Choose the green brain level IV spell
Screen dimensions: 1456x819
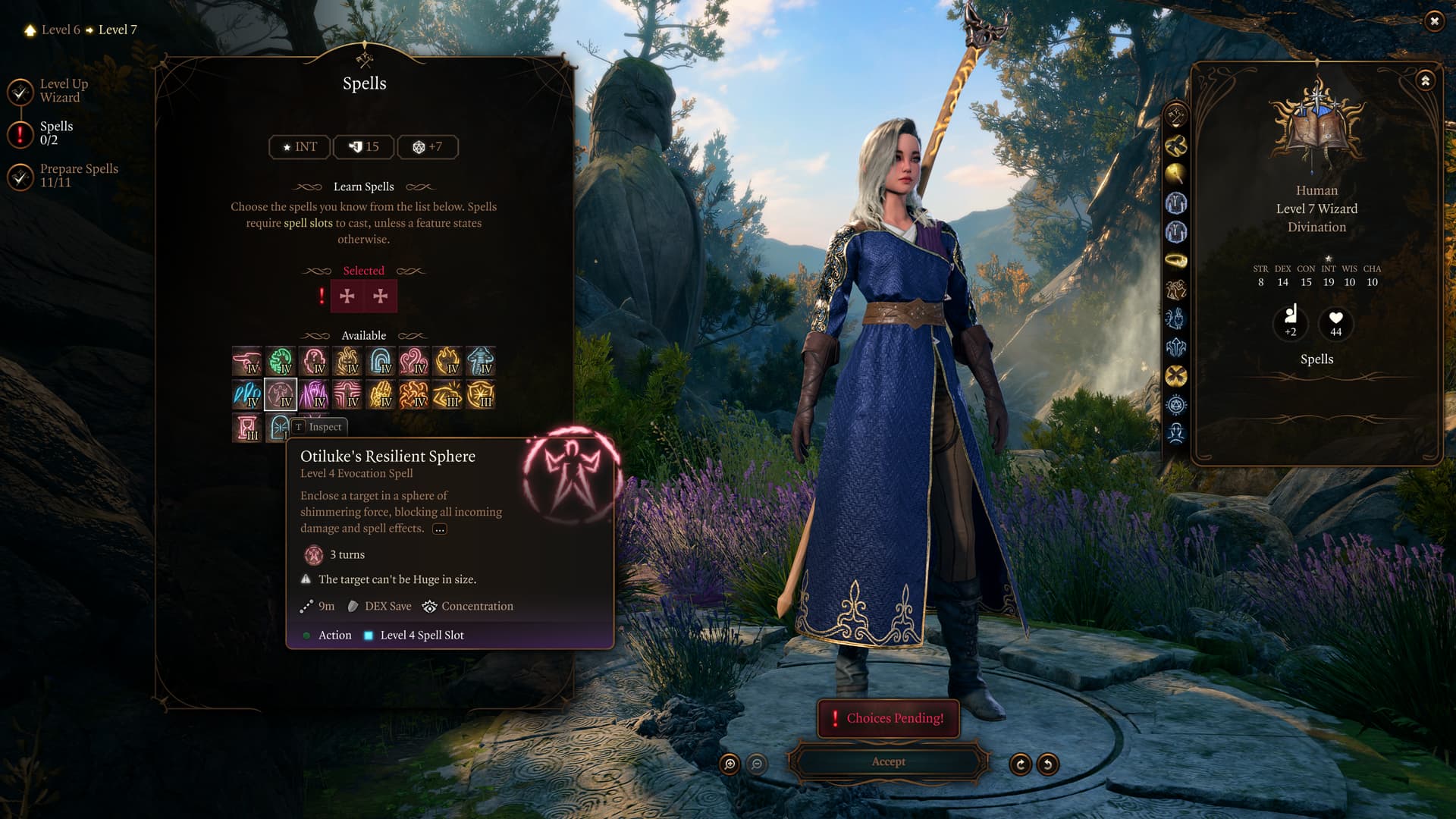[281, 361]
